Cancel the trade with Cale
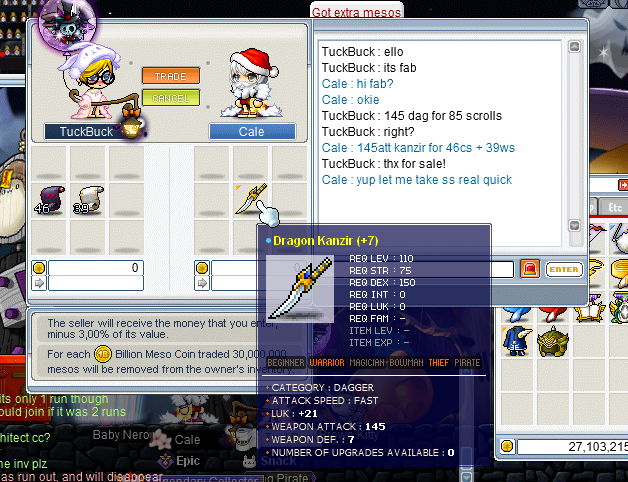 164,97
